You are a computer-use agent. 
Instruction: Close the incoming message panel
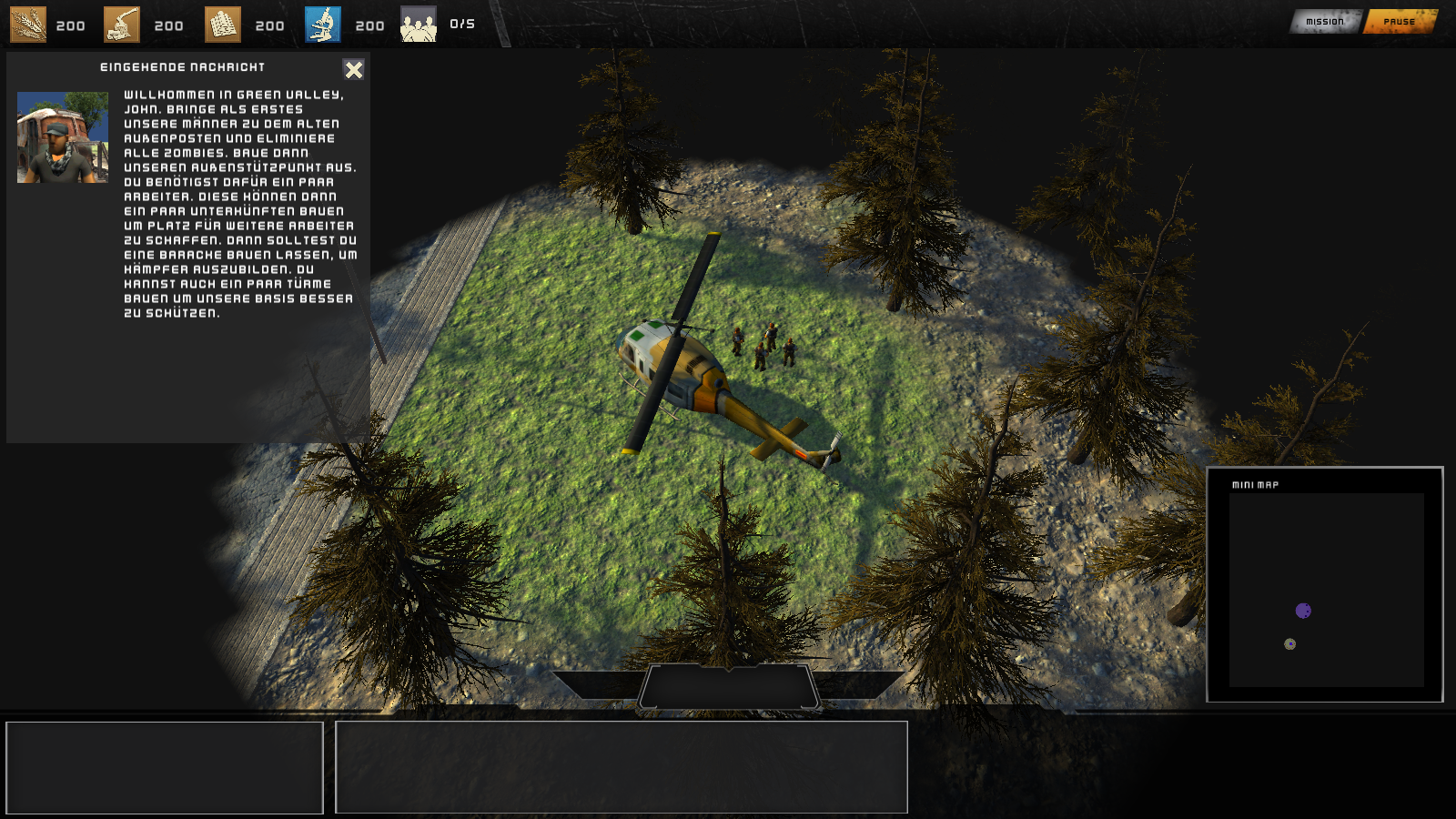353,70
